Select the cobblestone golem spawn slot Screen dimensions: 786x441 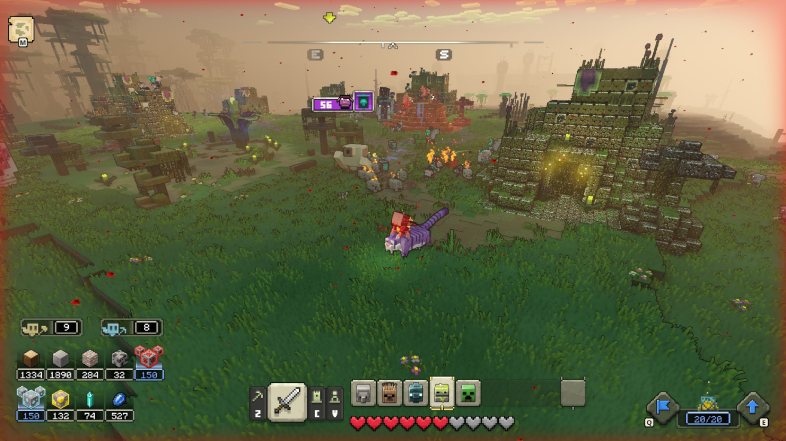click(x=363, y=392)
